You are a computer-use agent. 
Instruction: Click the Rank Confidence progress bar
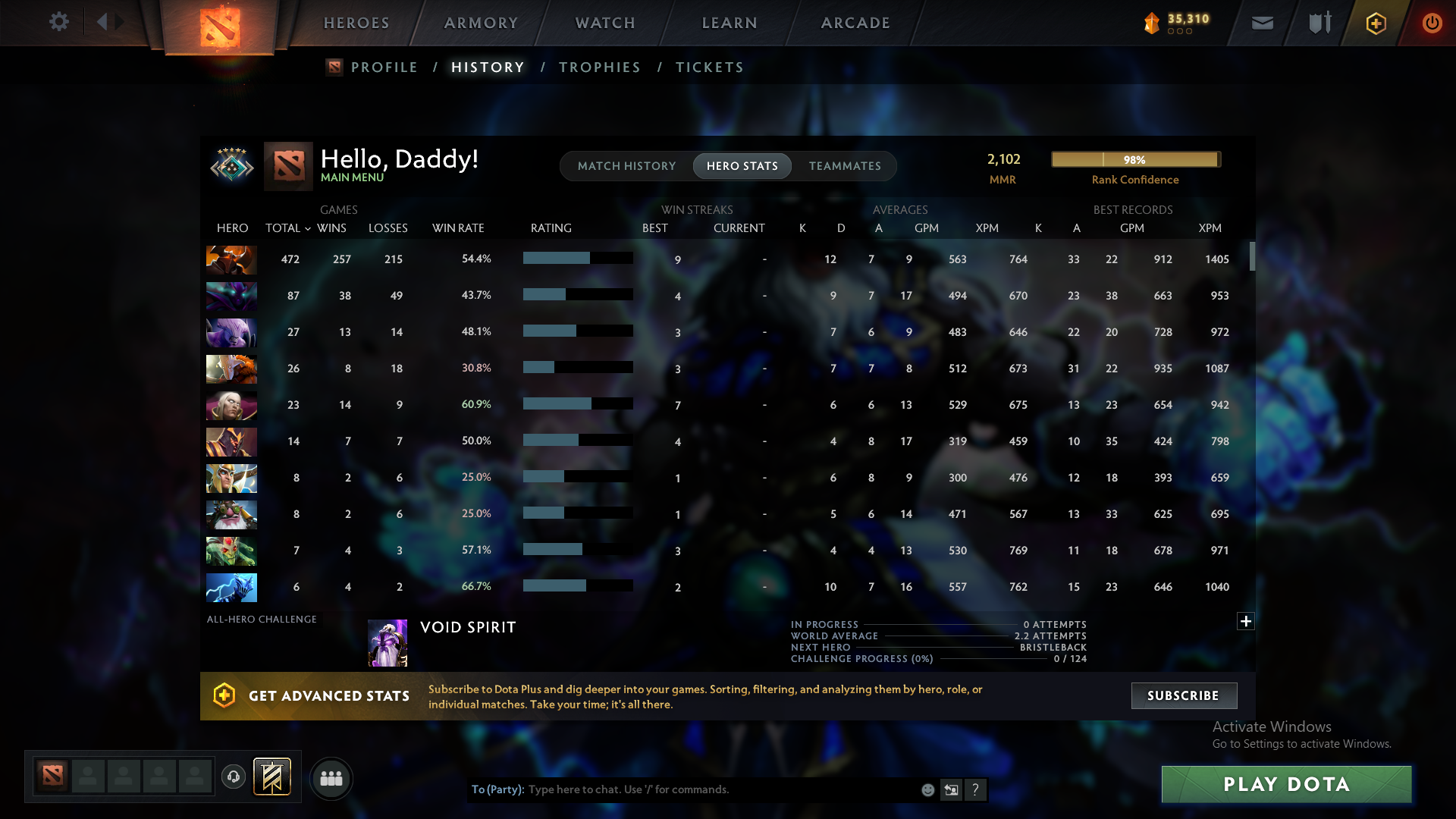[x=1135, y=159]
